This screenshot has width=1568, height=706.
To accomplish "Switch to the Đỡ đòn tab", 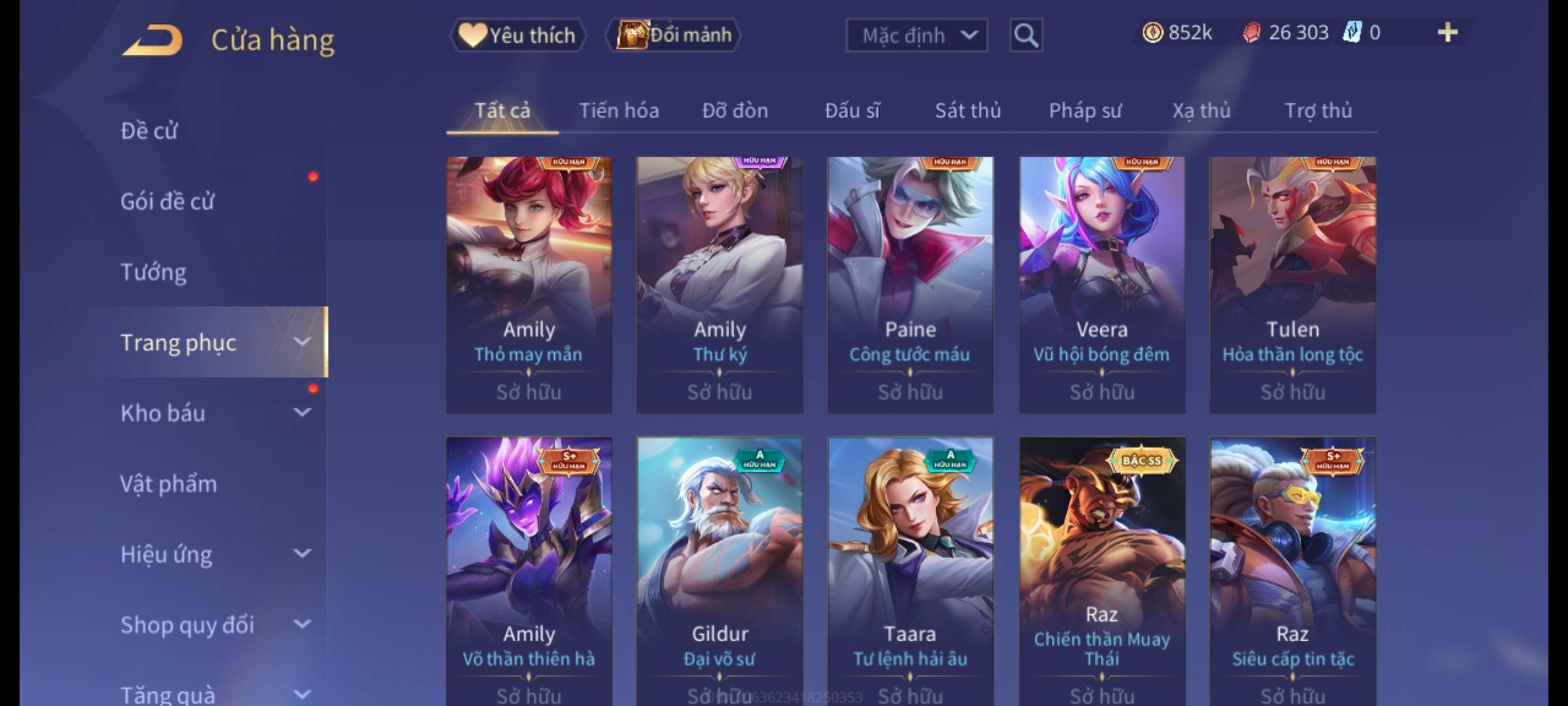I will (735, 110).
